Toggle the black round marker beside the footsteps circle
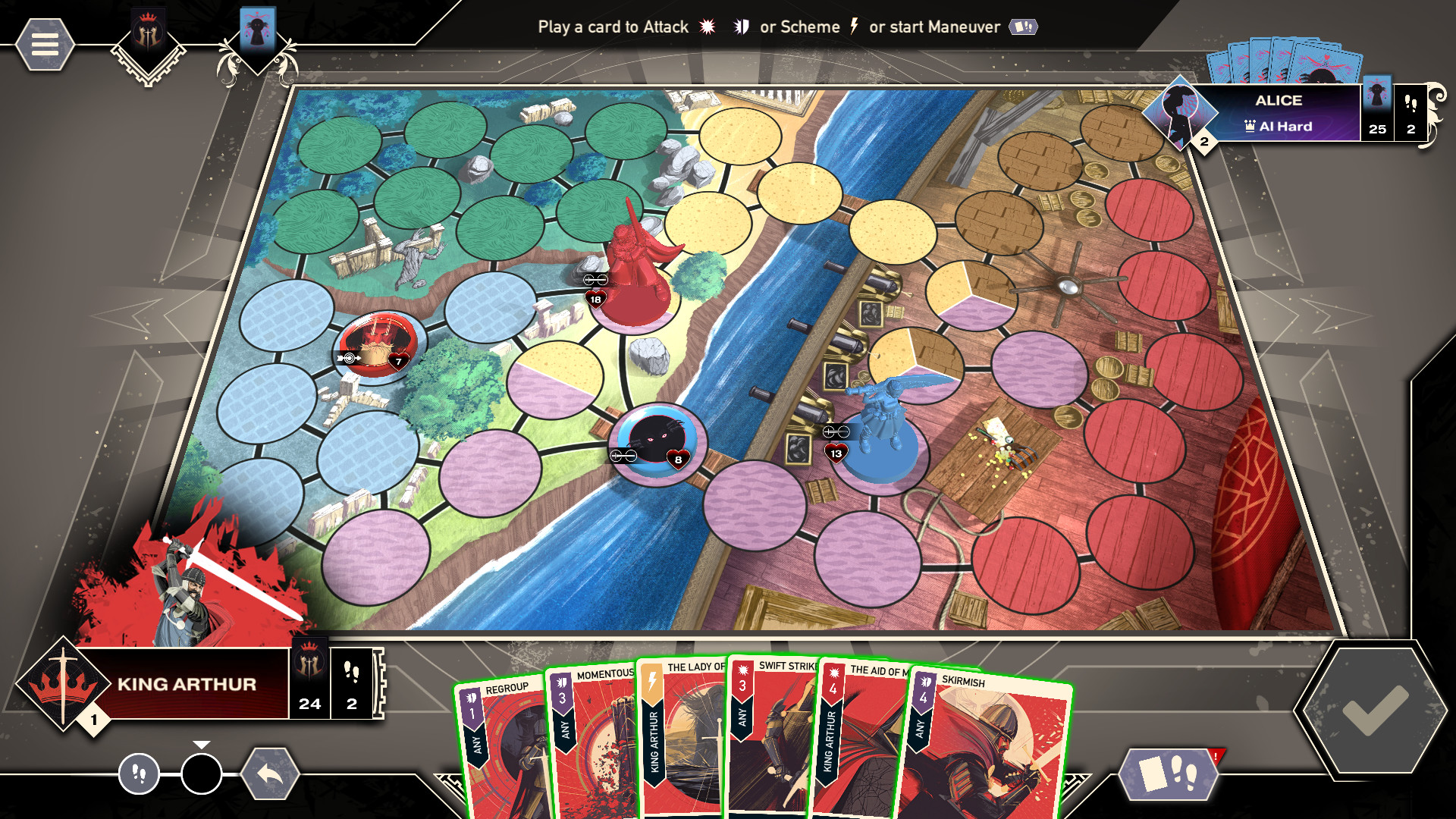 [x=200, y=775]
